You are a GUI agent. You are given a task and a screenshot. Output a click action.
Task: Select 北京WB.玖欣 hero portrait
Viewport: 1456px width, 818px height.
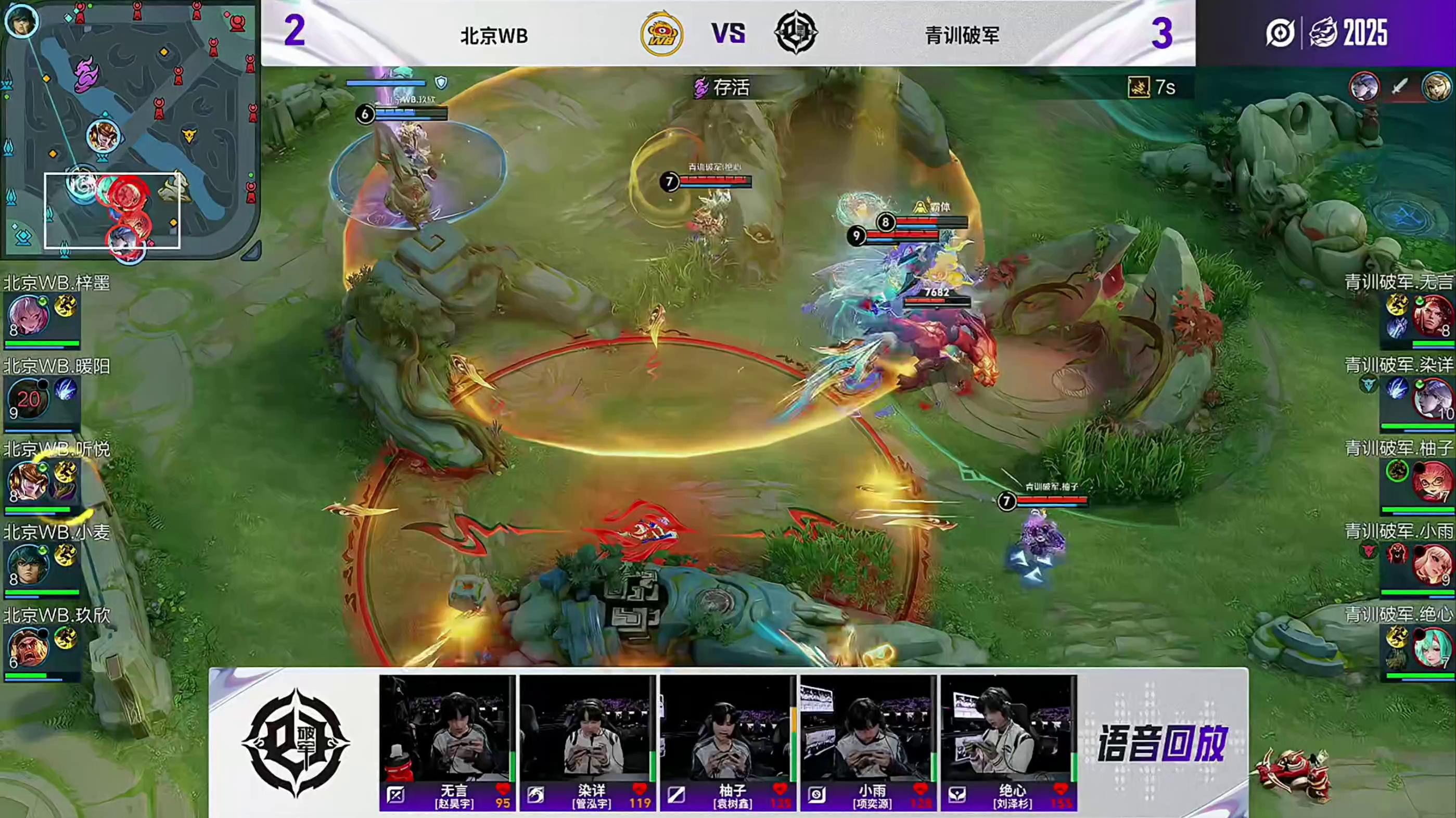[x=27, y=647]
